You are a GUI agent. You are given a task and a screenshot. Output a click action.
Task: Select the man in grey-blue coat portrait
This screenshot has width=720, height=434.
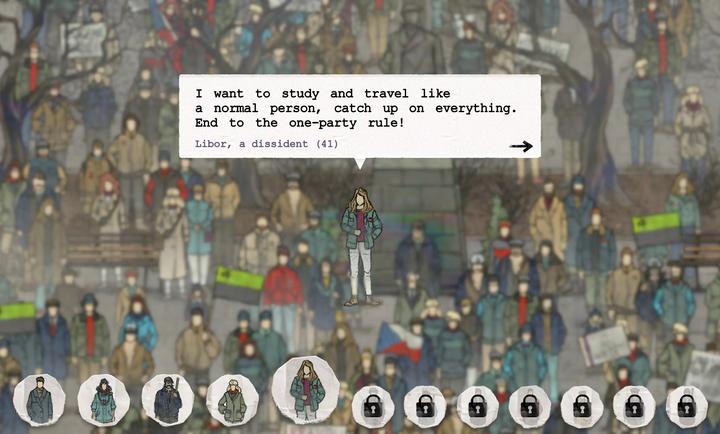pyautogui.click(x=40, y=399)
